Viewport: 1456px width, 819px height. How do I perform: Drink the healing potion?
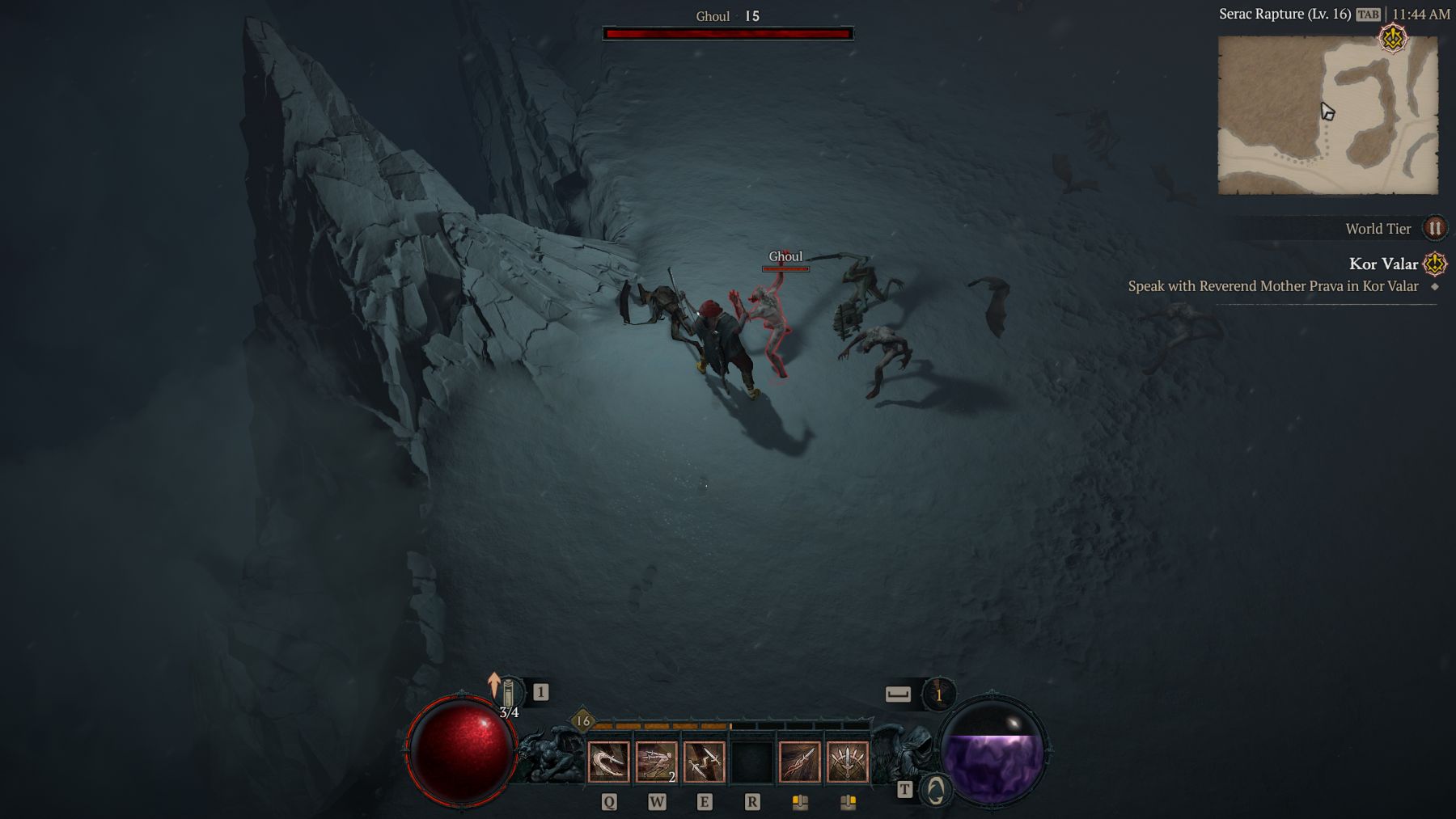pyautogui.click(x=508, y=694)
